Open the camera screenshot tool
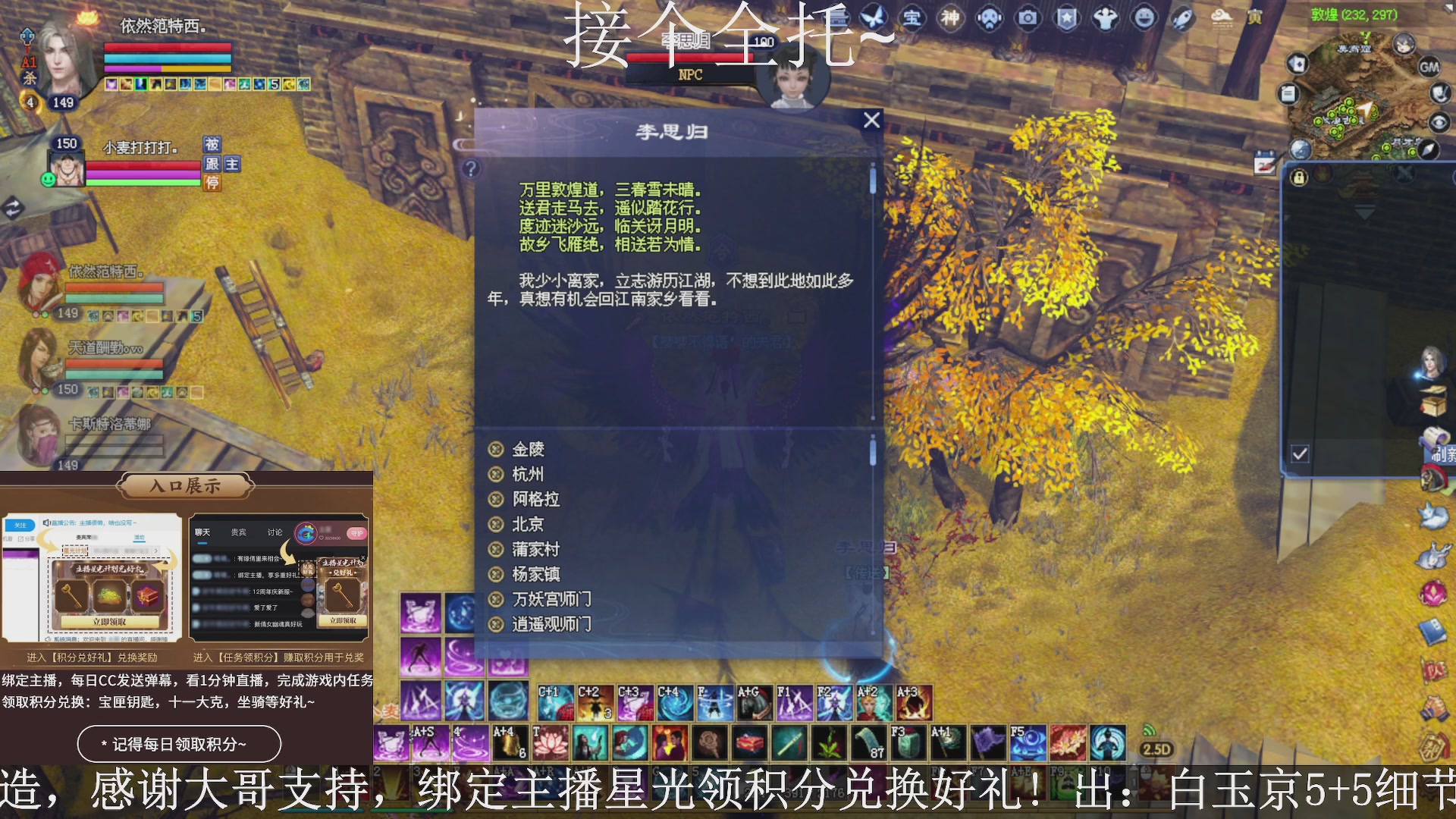The height and width of the screenshot is (819, 1456). (1028, 19)
